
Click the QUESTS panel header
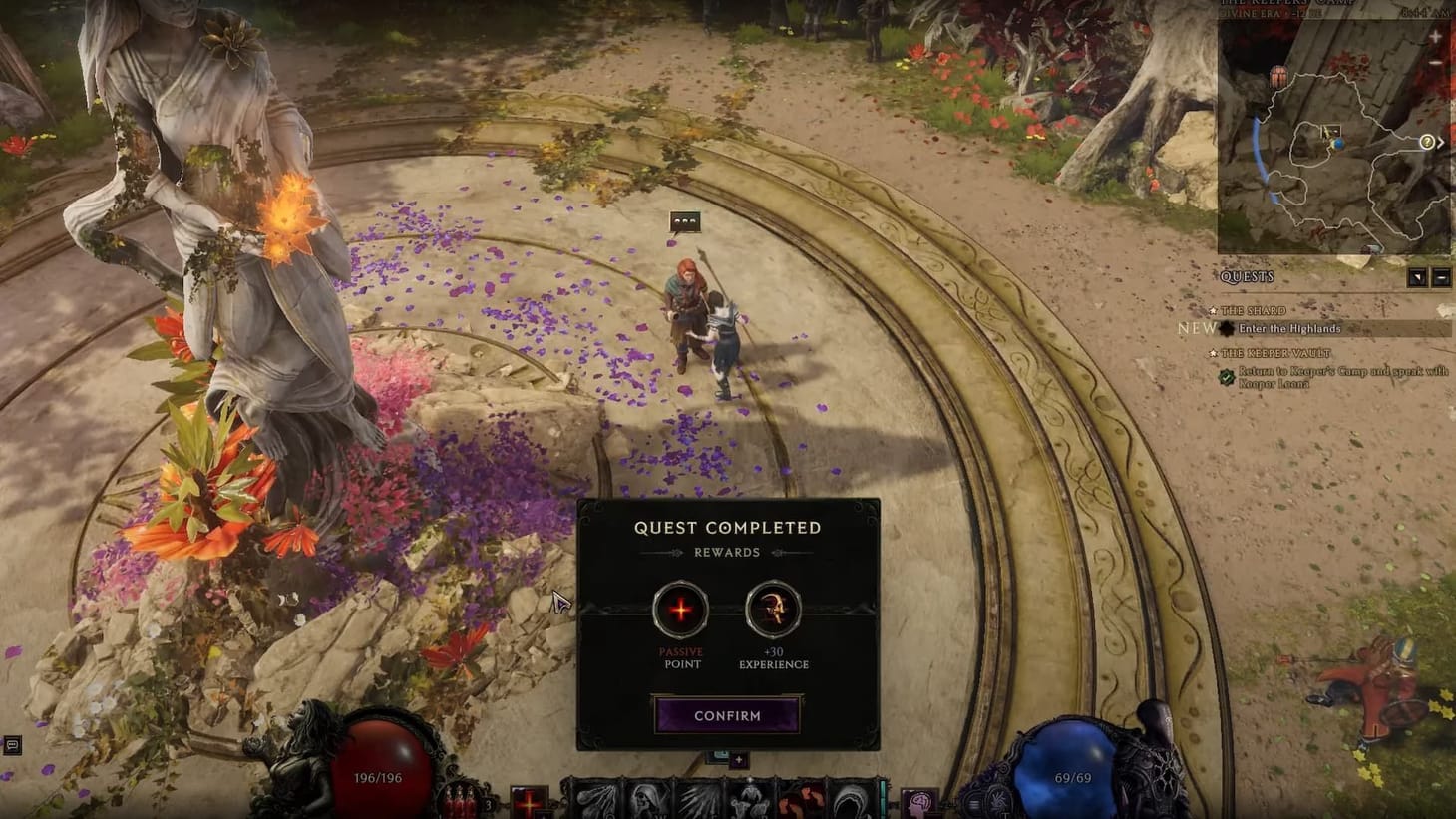click(1247, 276)
